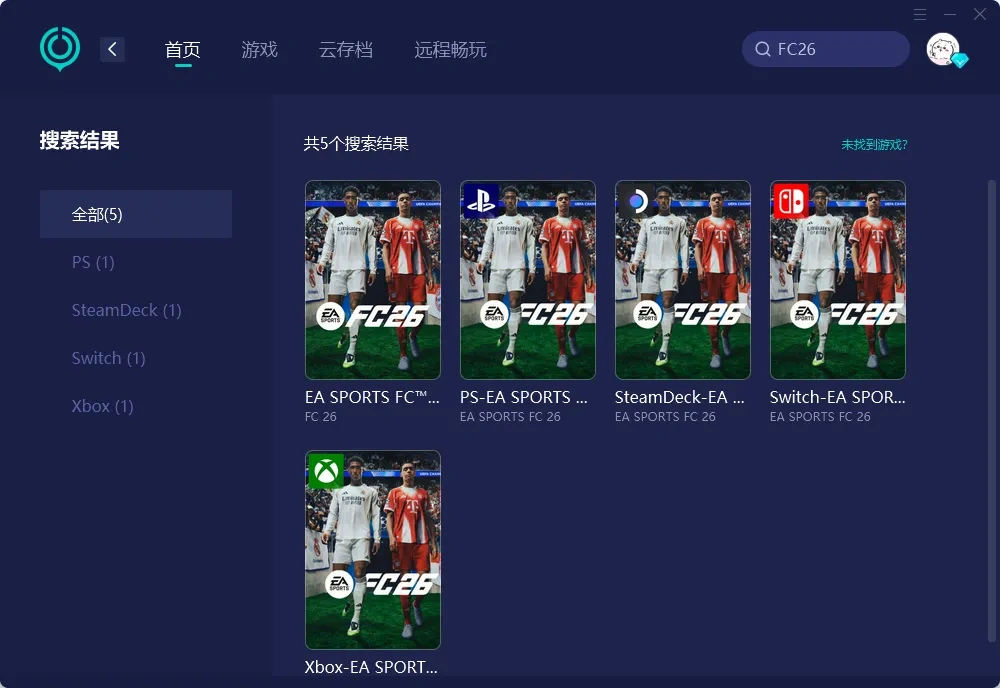Screen dimensions: 1000x688
Task: Filter results by PS (1)
Action: [93, 262]
